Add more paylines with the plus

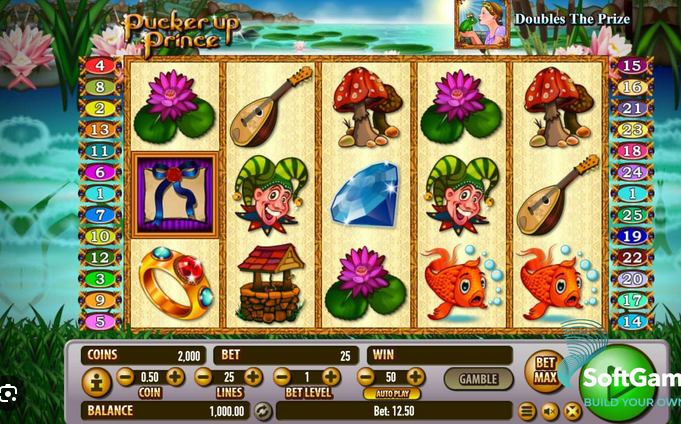click(x=253, y=377)
